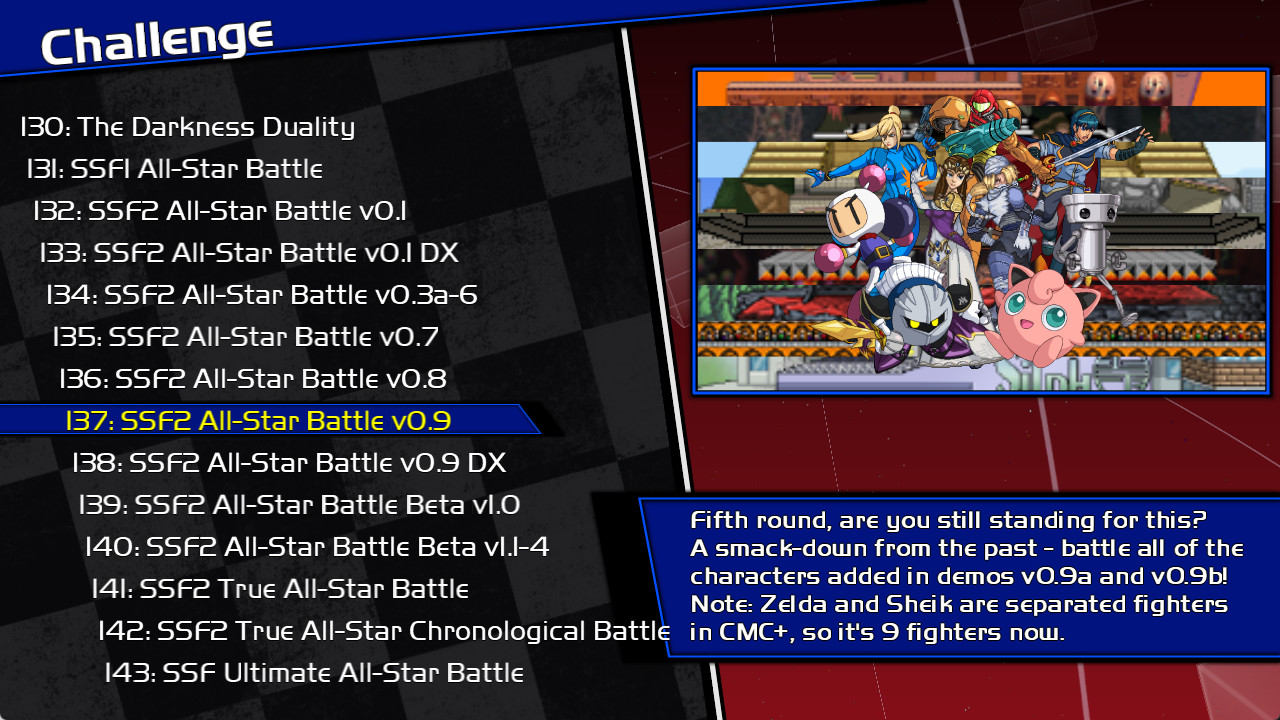The image size is (1280, 720).
Task: Click 138: SSF2 All-Star Battle v0.9 DX
Action: [290, 463]
